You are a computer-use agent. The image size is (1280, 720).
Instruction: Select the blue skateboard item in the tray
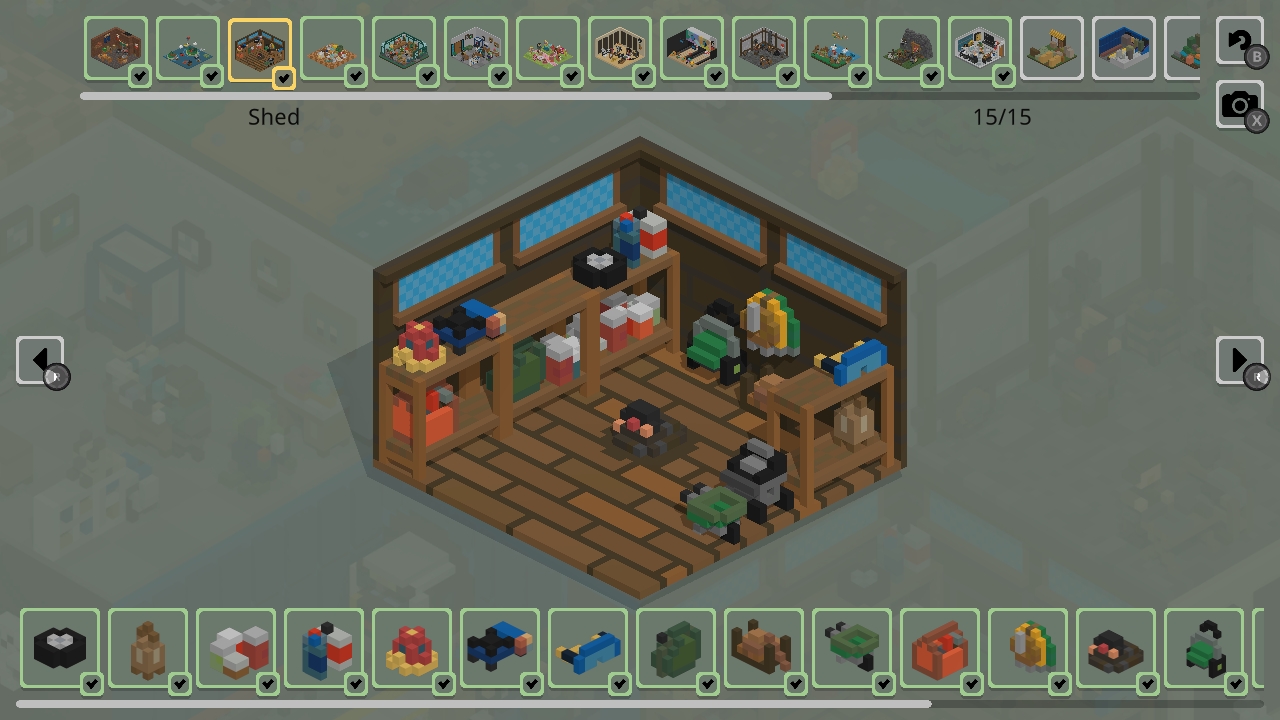[587, 648]
